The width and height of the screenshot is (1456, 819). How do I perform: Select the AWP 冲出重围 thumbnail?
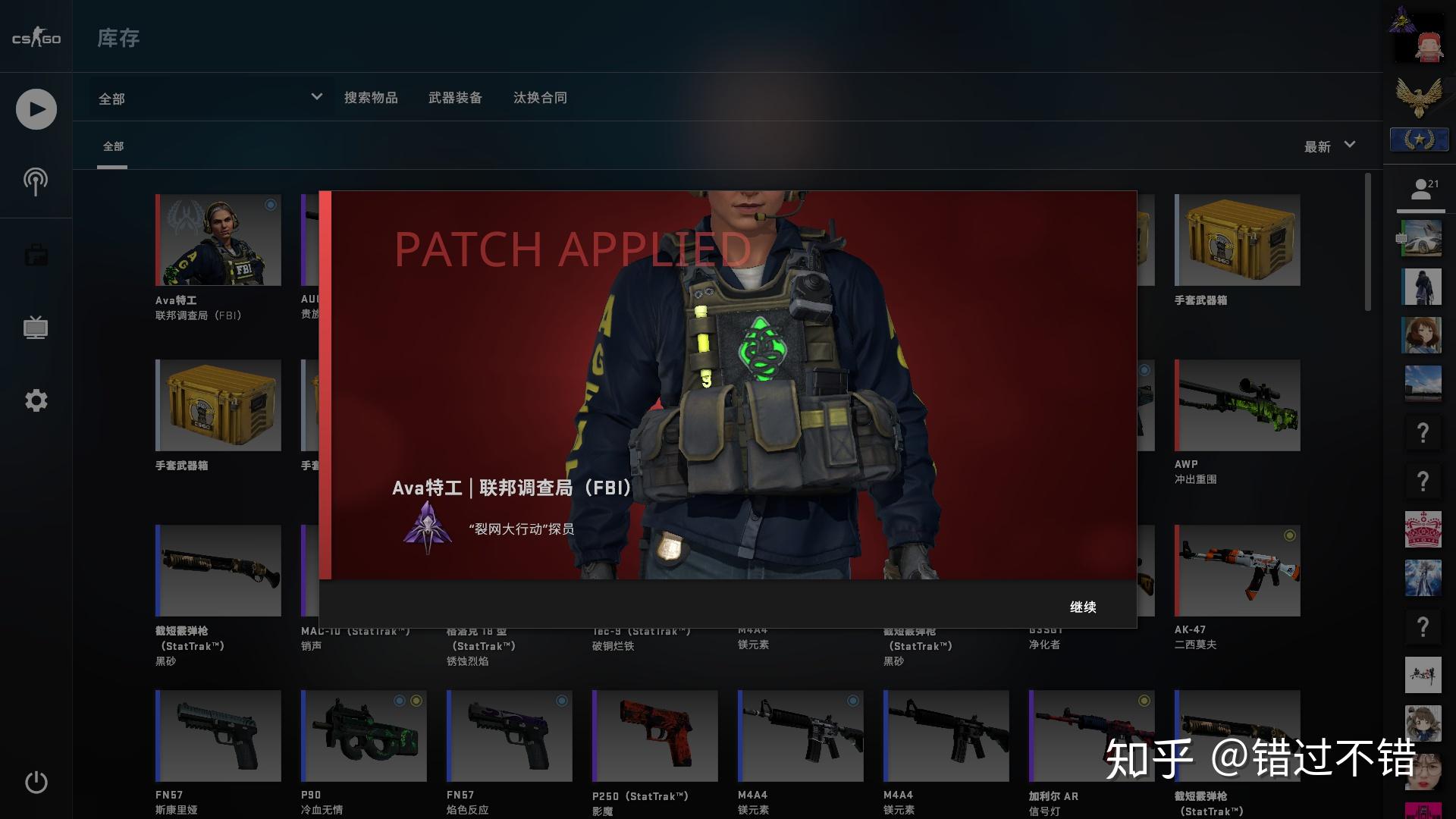click(1237, 405)
